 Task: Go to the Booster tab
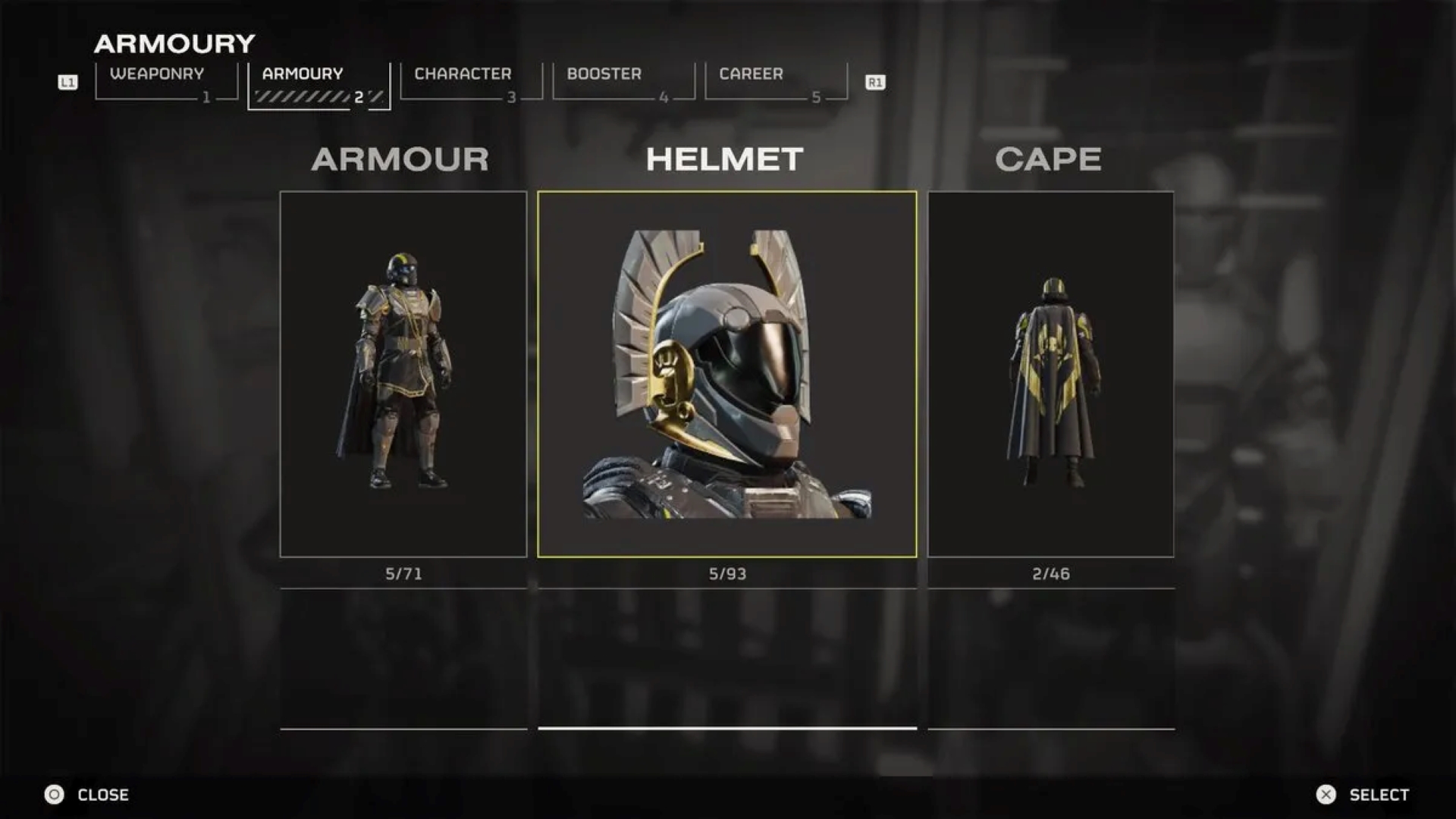(x=623, y=82)
